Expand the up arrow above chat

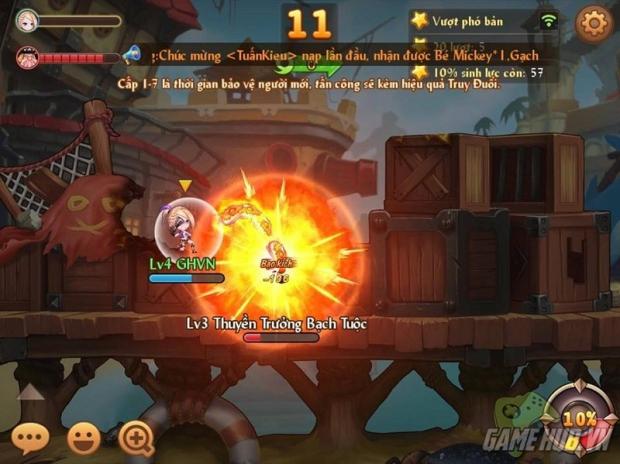click(x=31, y=393)
